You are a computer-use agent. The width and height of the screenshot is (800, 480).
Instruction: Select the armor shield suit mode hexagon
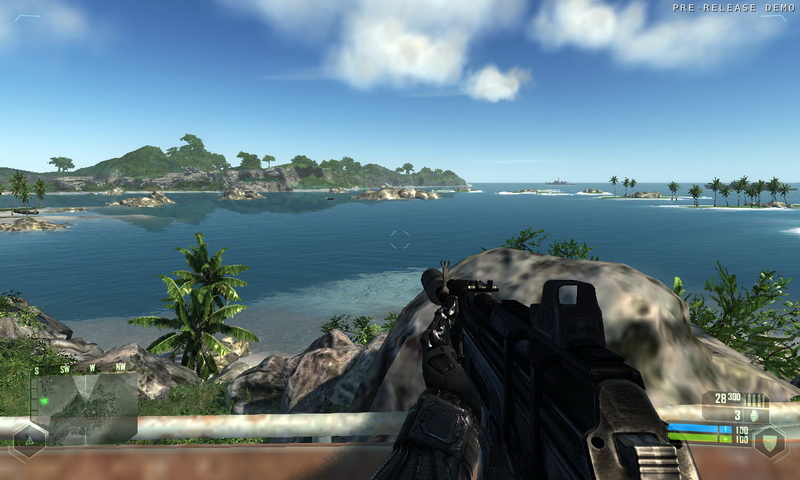769,441
